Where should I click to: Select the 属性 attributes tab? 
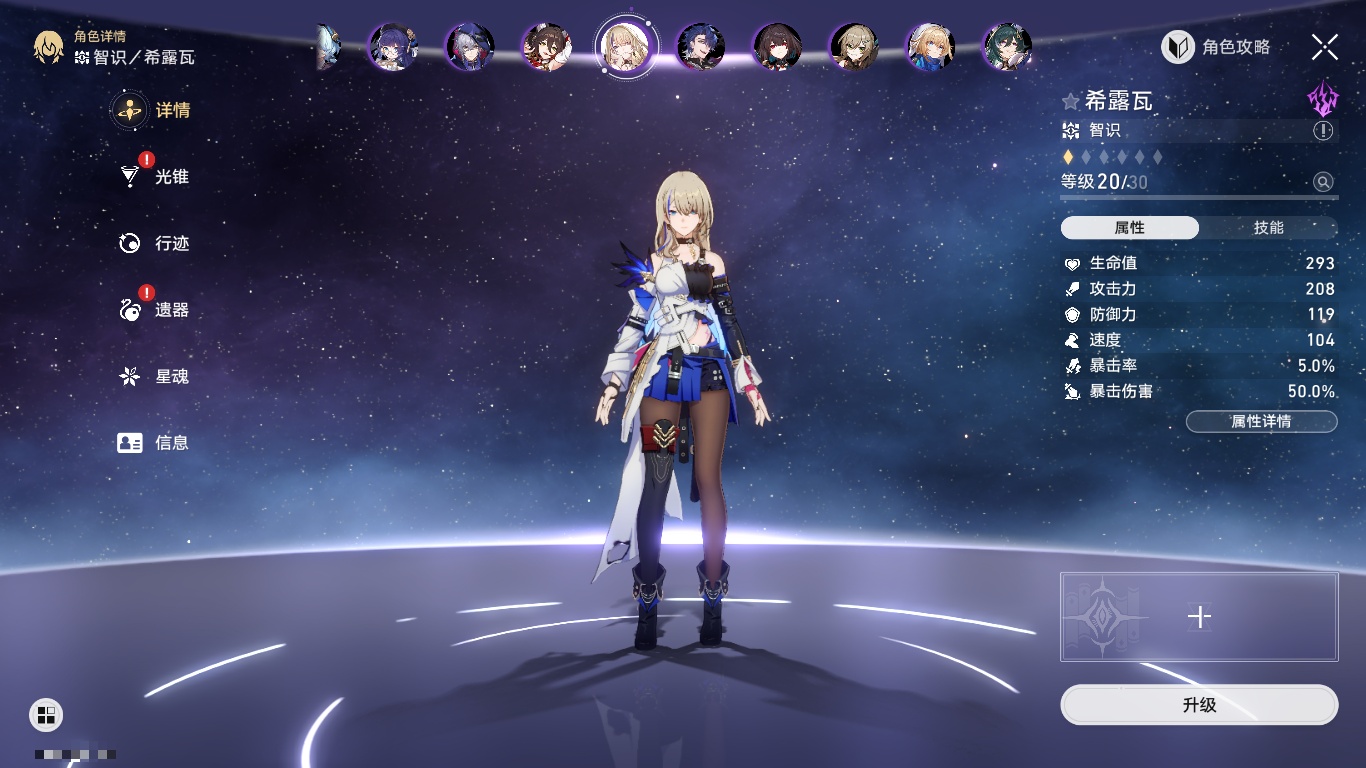pos(1130,228)
